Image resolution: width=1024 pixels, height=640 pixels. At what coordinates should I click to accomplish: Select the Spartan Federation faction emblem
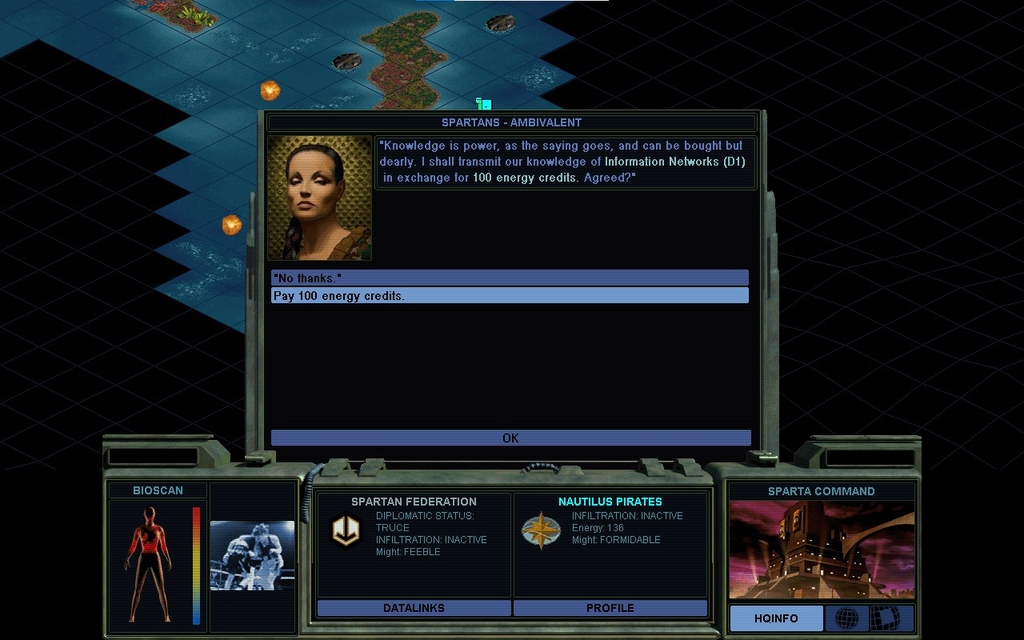click(x=346, y=531)
